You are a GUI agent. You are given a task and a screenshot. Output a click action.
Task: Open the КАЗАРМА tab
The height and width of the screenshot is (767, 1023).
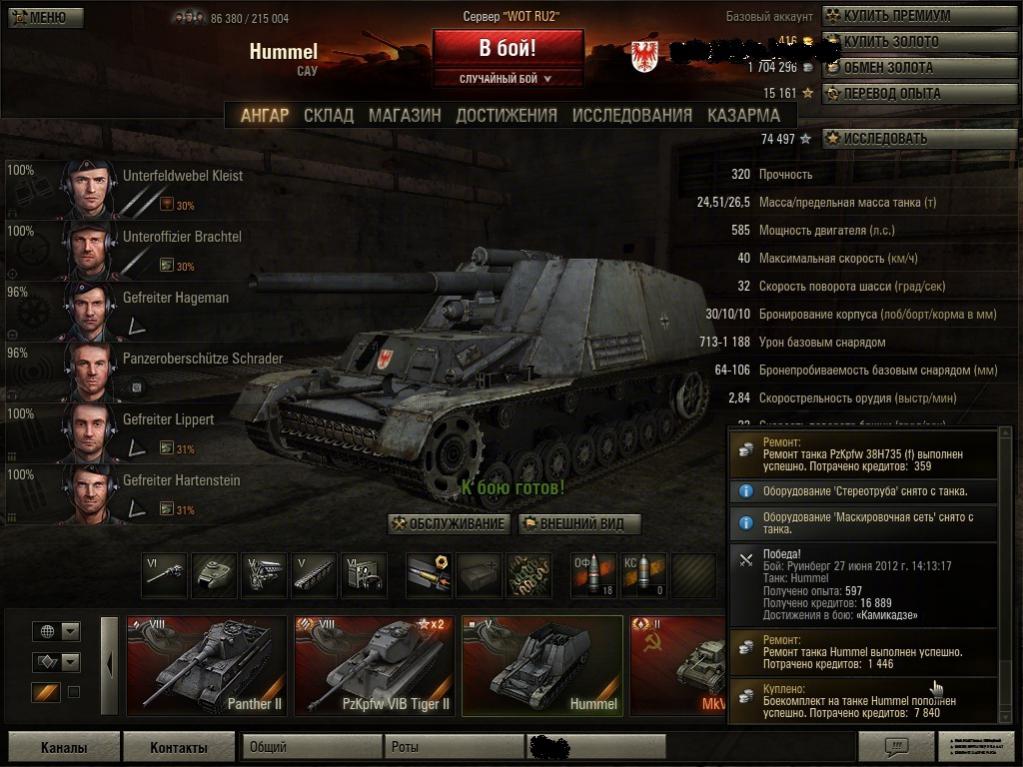[x=743, y=115]
